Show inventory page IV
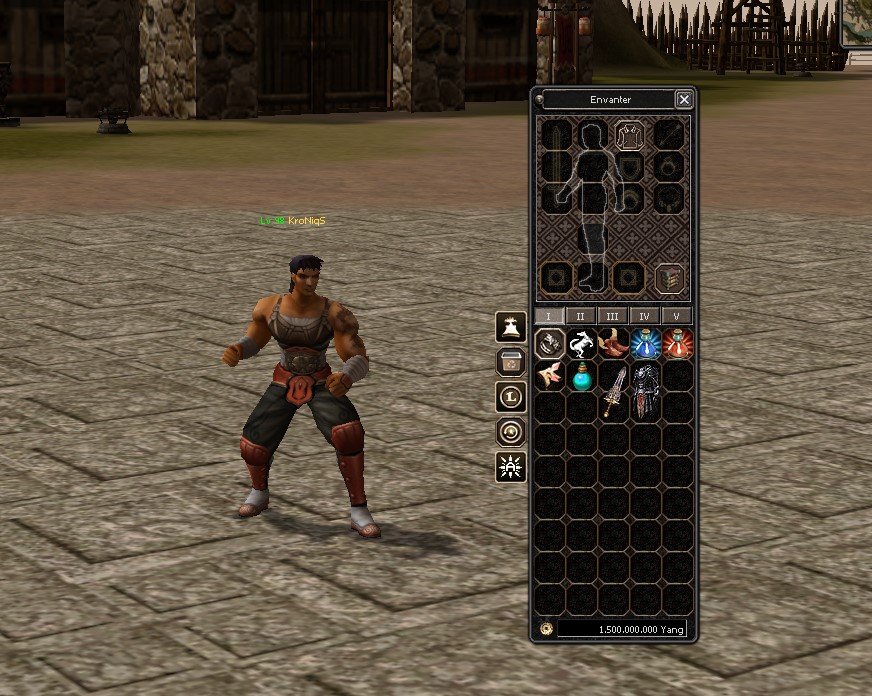 644,316
